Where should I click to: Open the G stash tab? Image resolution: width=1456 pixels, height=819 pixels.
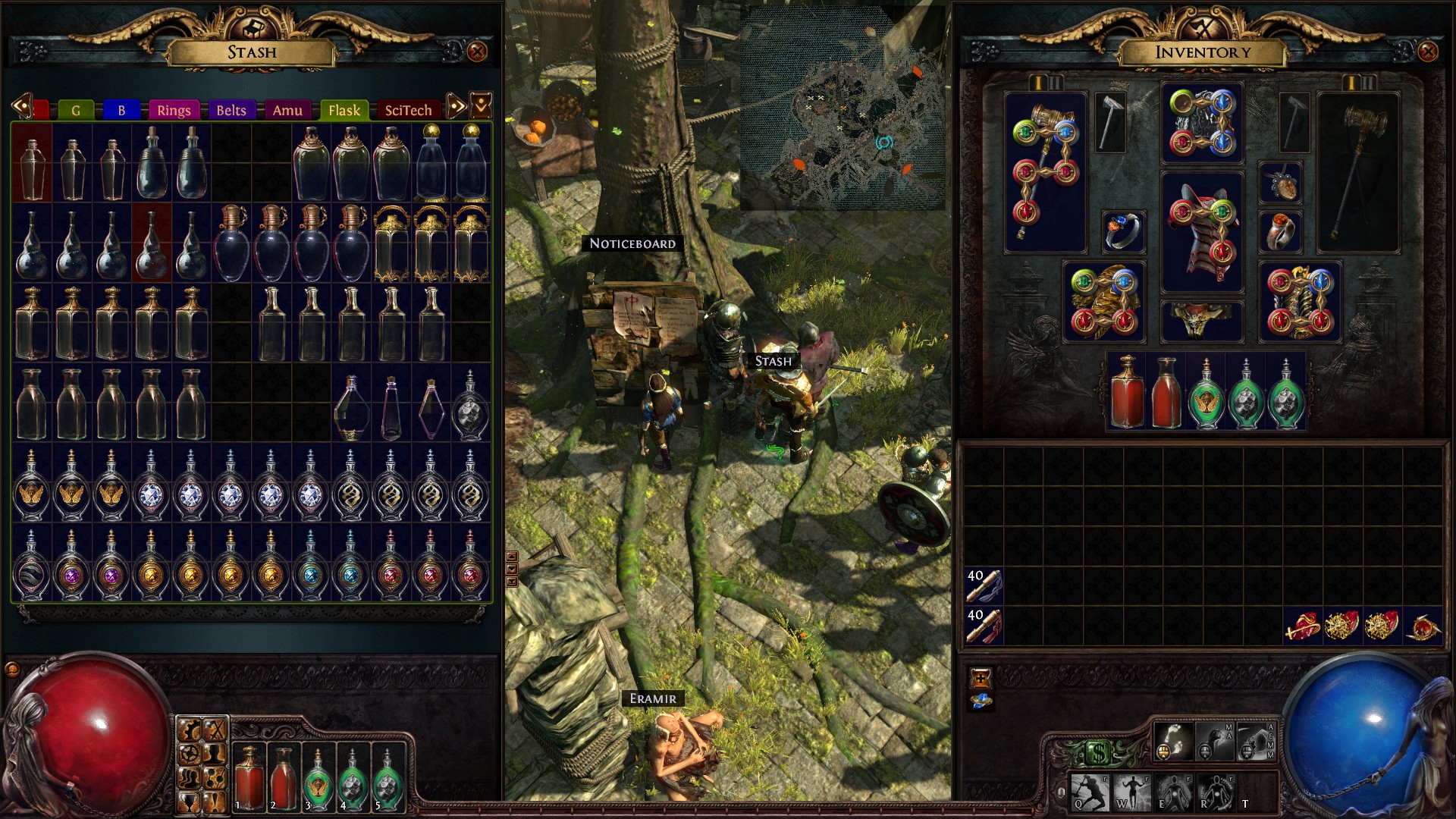(x=76, y=110)
